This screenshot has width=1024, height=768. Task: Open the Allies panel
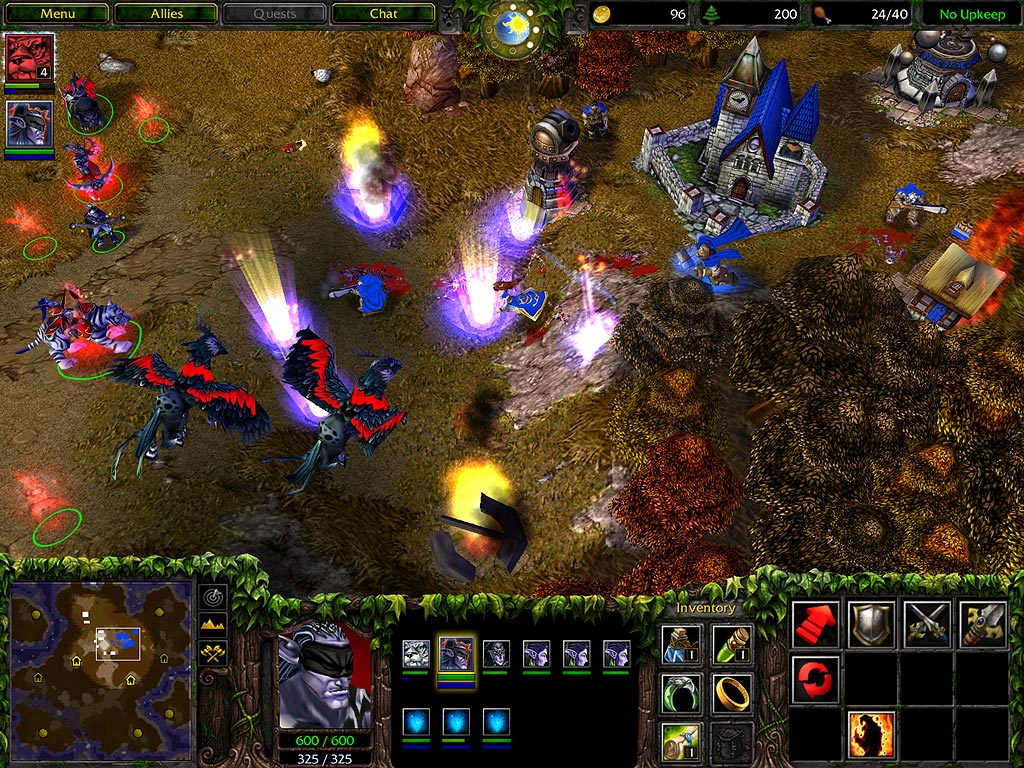click(166, 14)
